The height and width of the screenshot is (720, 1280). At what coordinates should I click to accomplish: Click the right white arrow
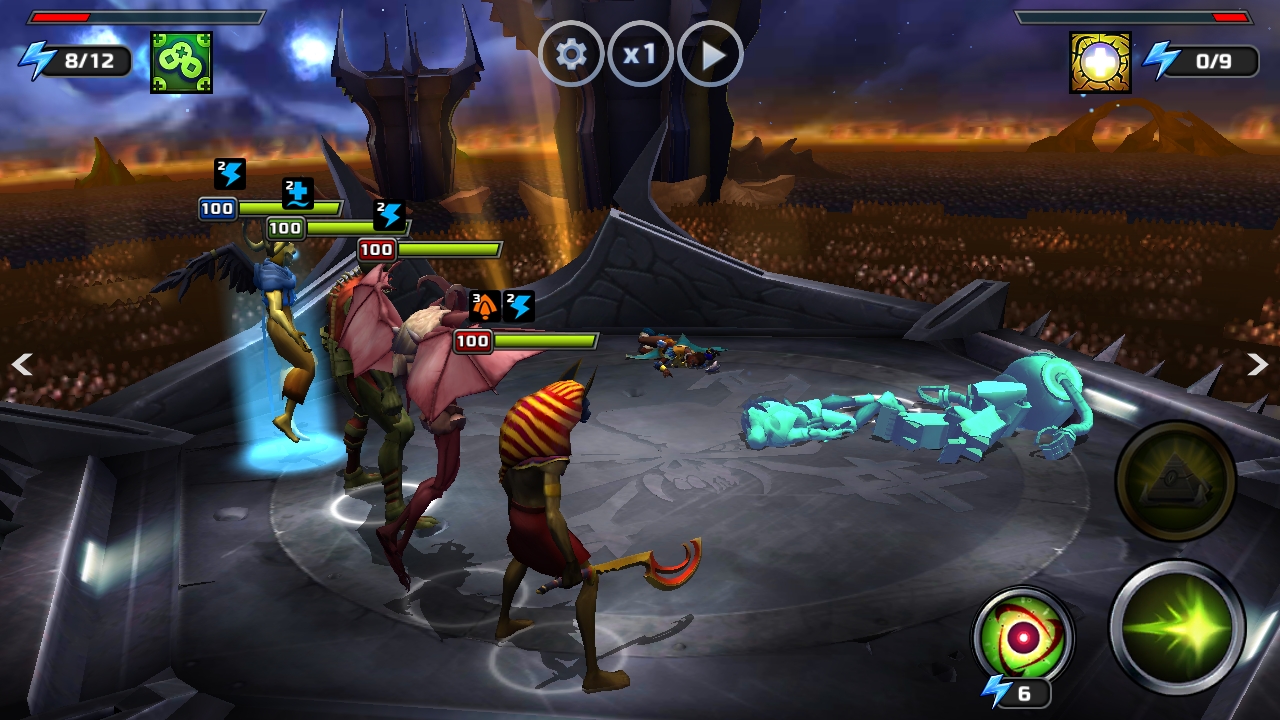(x=1257, y=365)
